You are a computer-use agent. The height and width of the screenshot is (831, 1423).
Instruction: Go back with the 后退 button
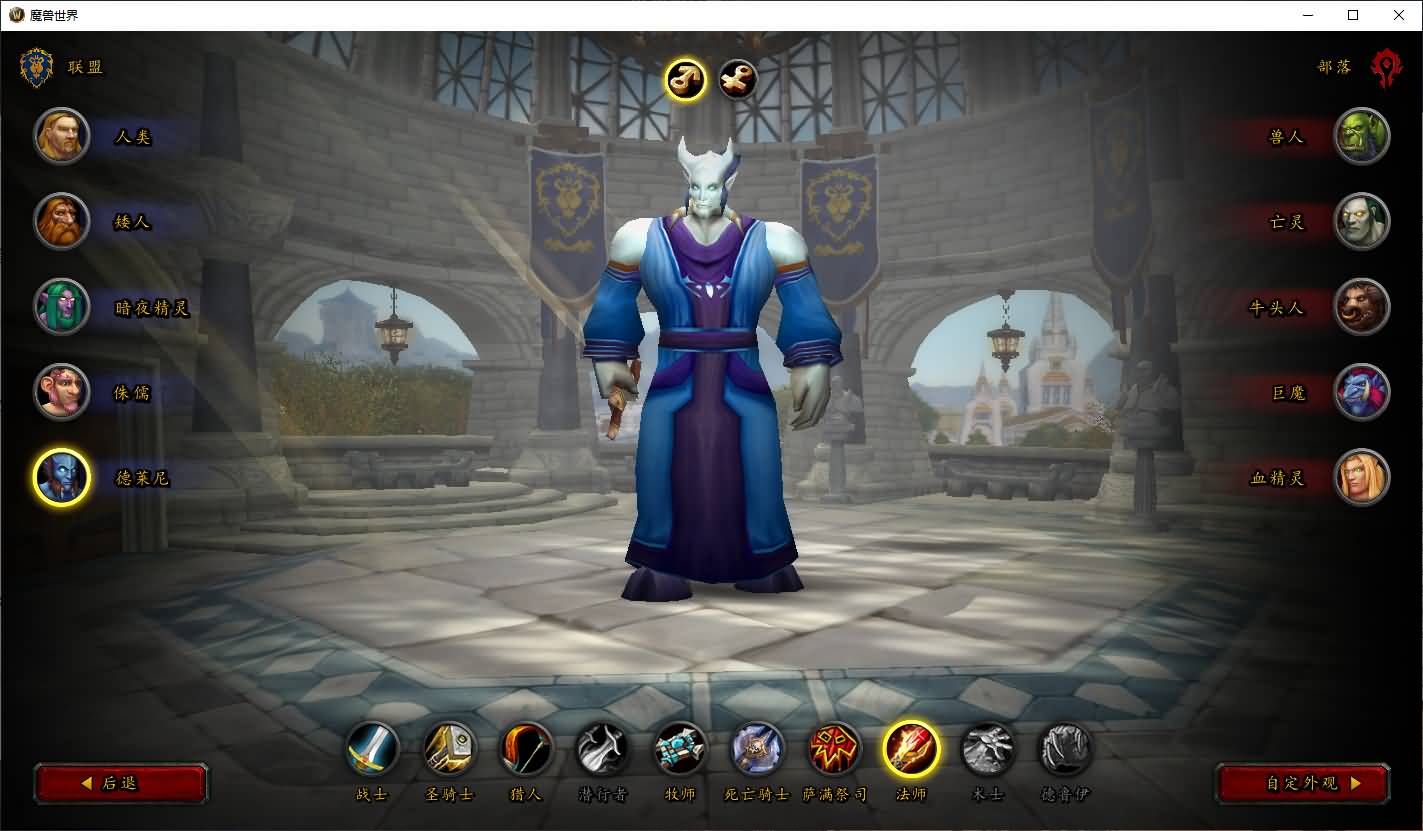pos(121,783)
